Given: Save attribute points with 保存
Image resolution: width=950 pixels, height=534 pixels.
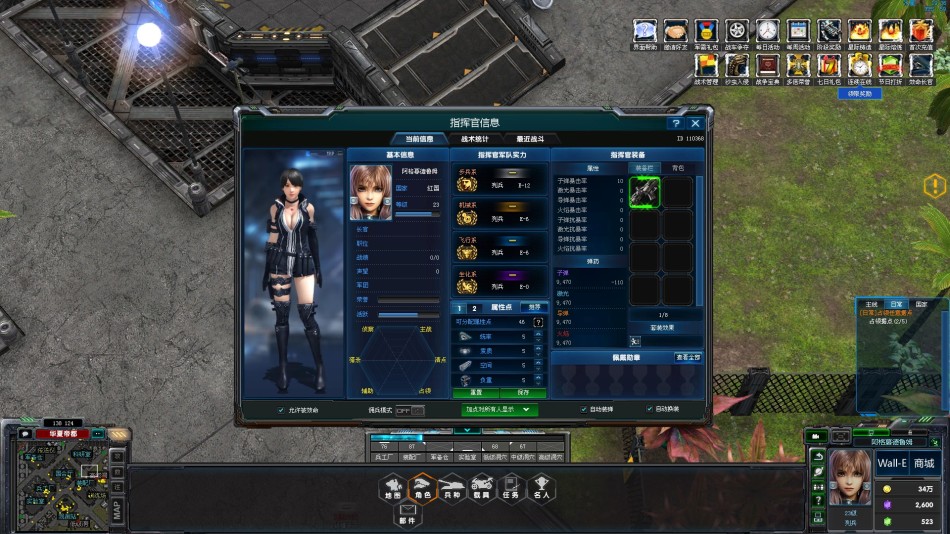Looking at the screenshot, I should (x=524, y=392).
